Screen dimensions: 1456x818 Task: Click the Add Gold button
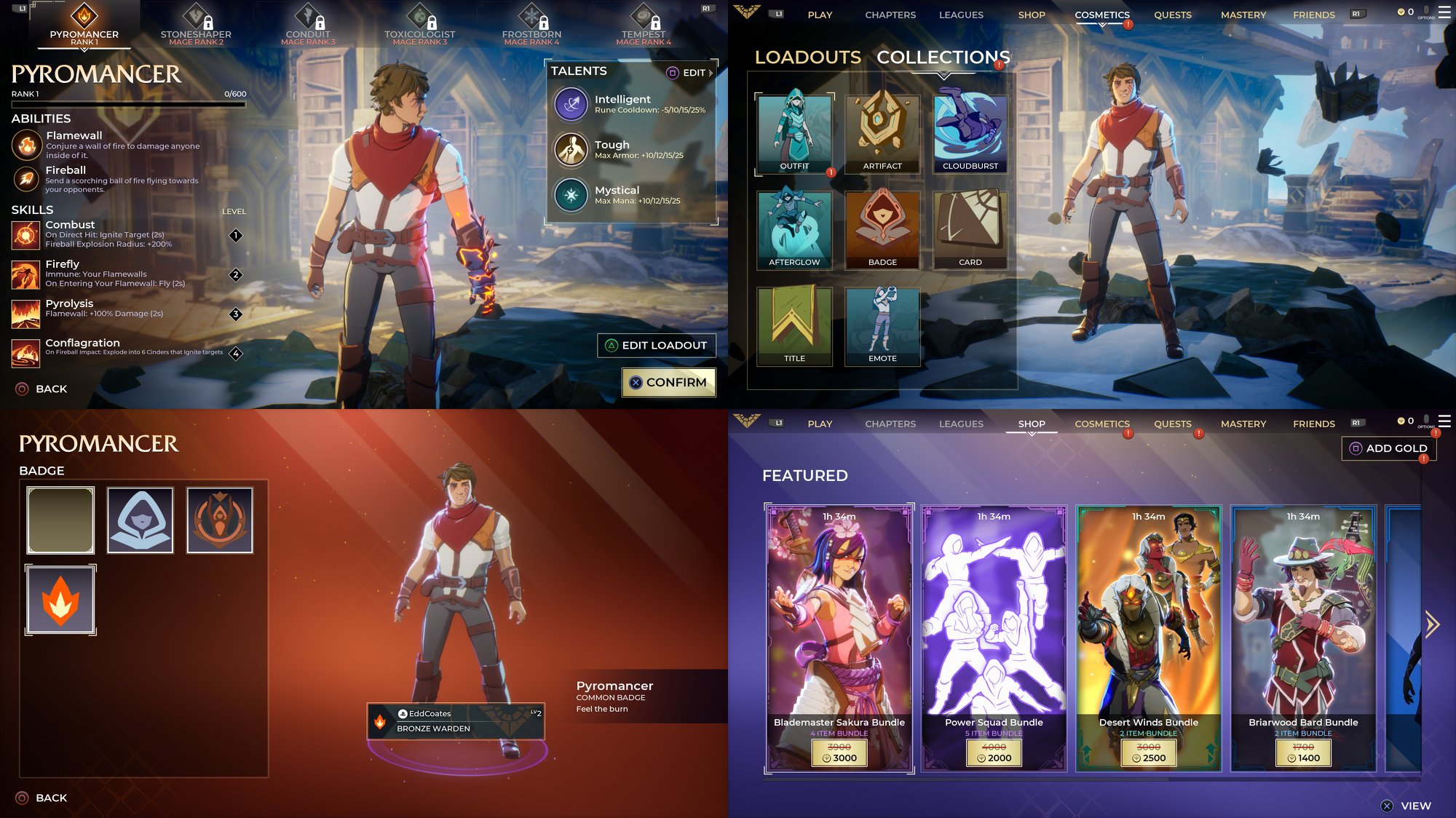pos(1389,448)
